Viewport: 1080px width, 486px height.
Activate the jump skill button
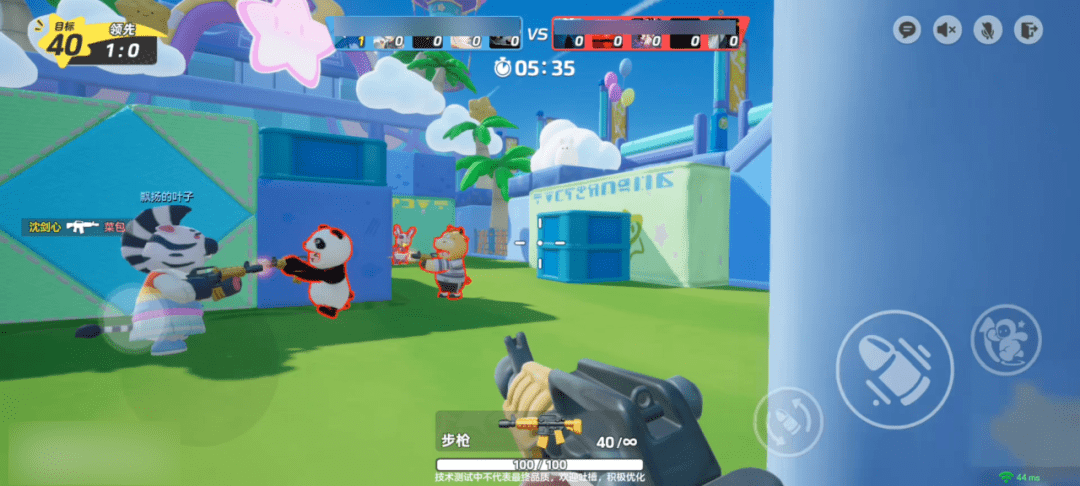[x=1005, y=339]
